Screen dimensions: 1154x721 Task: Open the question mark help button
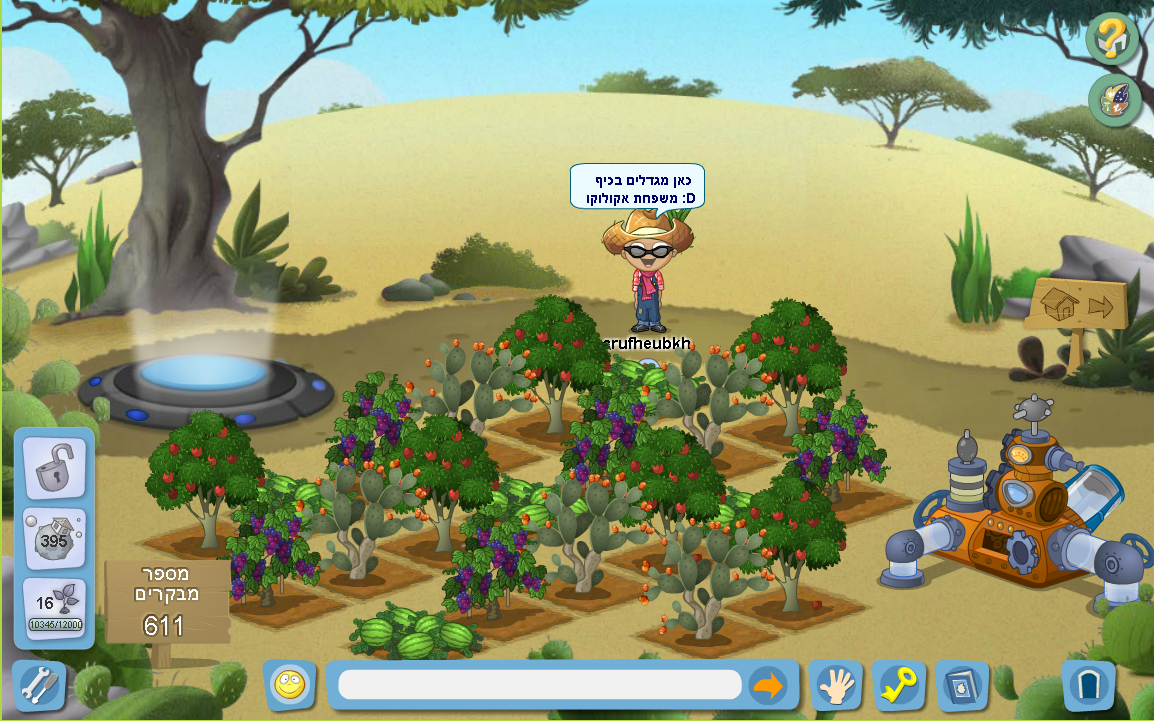click(x=1112, y=39)
